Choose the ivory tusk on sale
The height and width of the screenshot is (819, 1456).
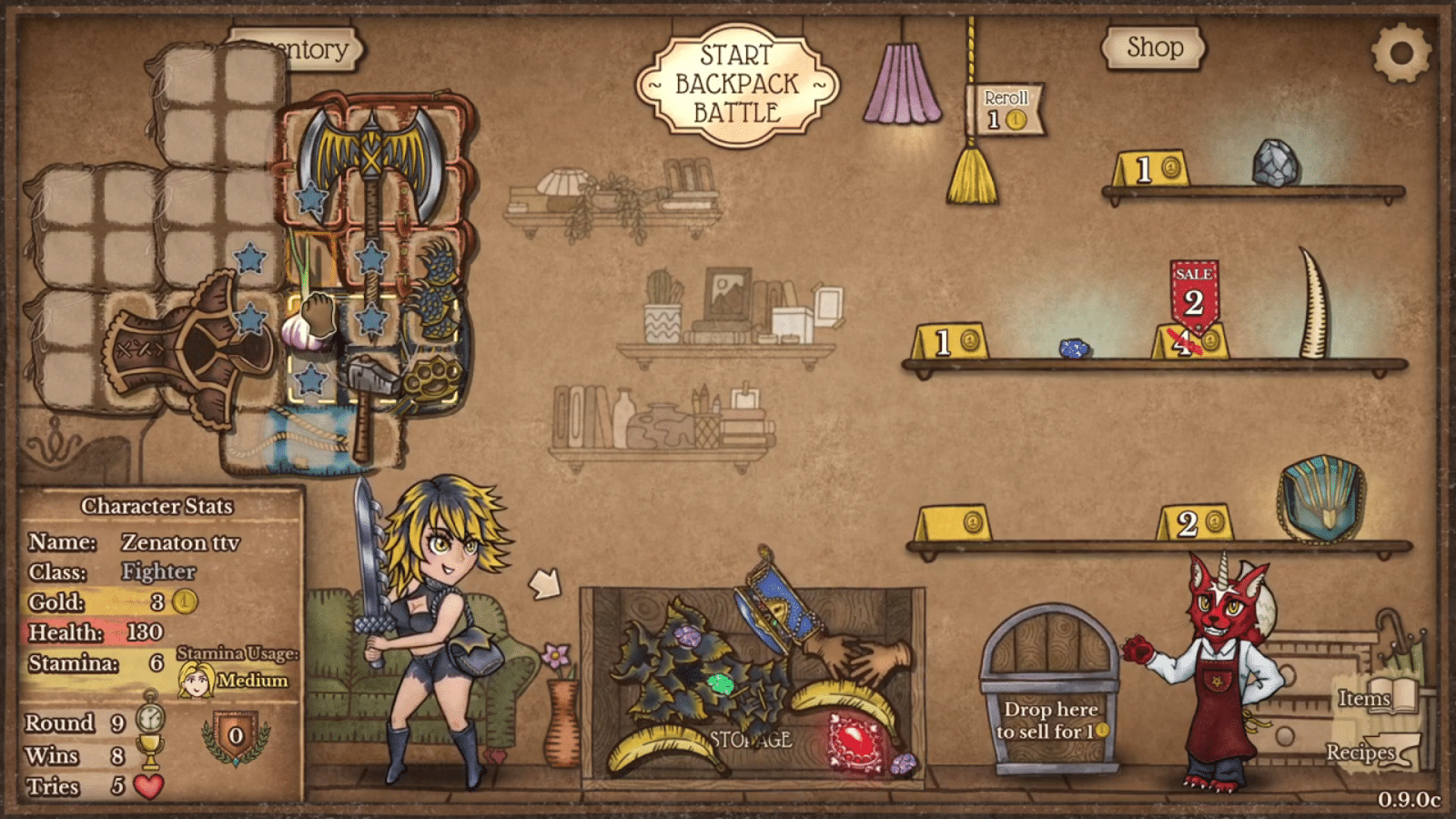tap(1313, 303)
